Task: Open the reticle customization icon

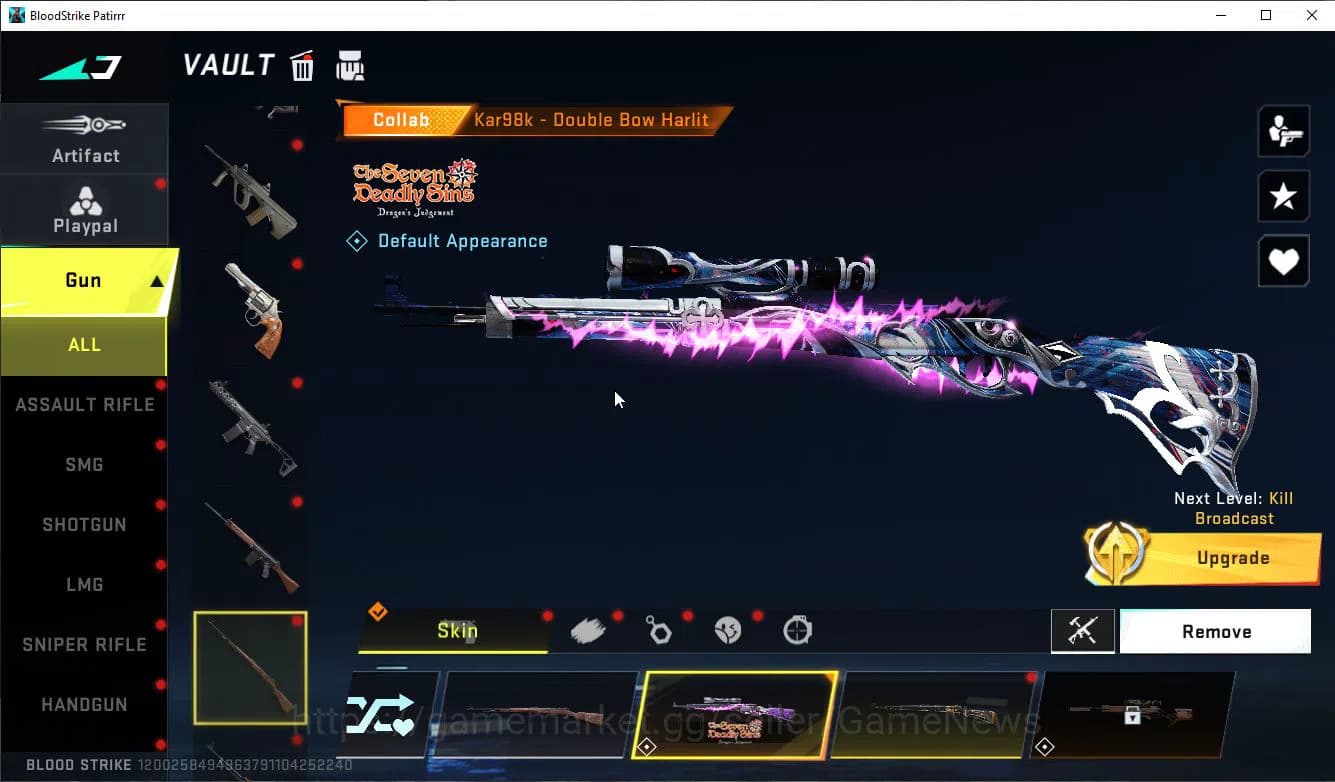Action: (x=797, y=629)
